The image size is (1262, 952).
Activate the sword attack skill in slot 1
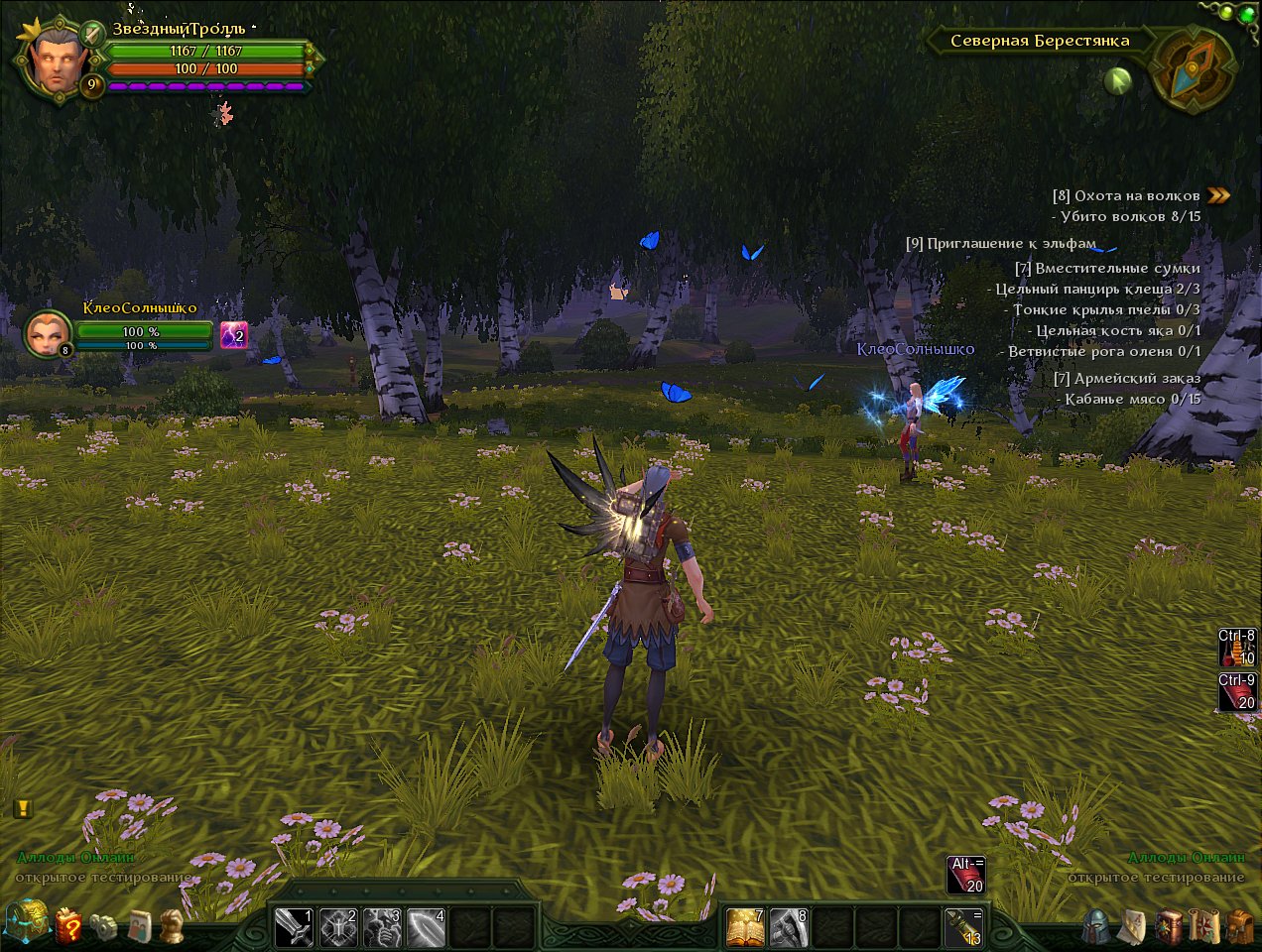(294, 927)
